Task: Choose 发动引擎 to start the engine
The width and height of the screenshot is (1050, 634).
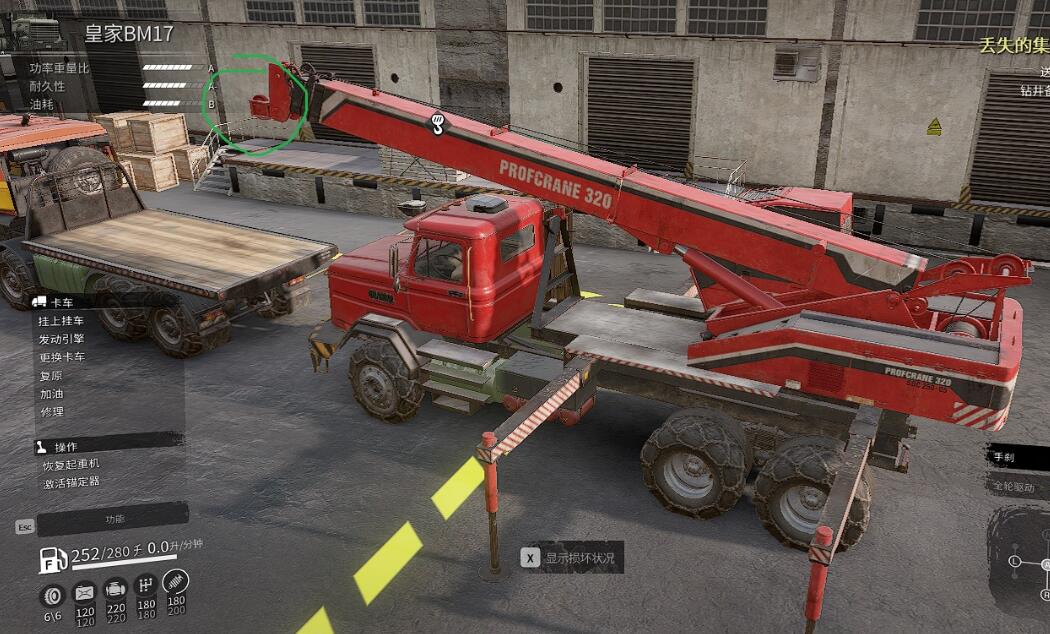Action: pyautogui.click(x=61, y=339)
